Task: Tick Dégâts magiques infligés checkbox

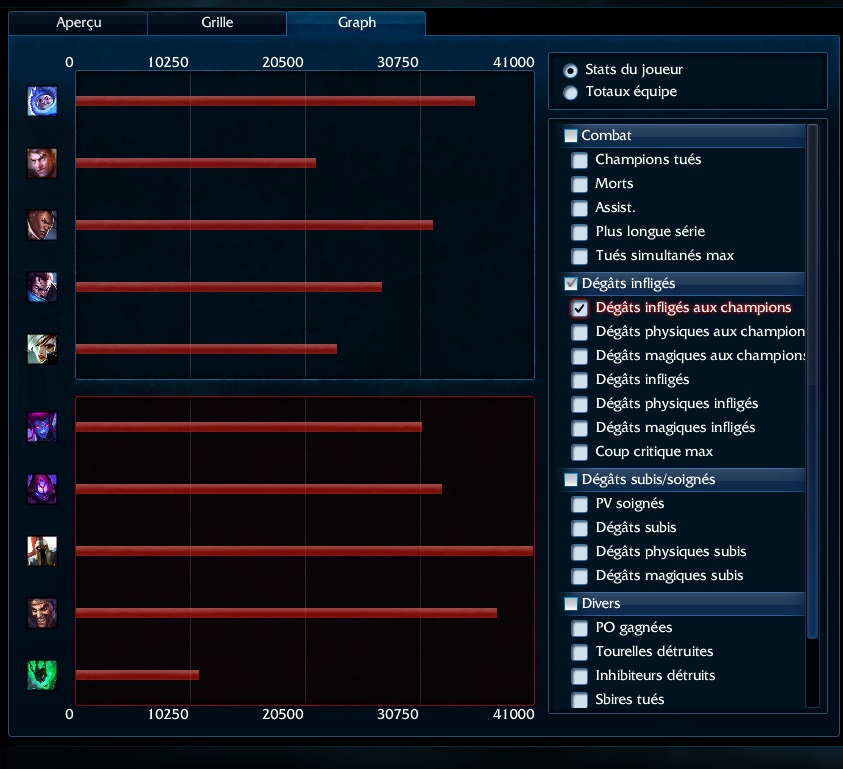Action: 580,428
